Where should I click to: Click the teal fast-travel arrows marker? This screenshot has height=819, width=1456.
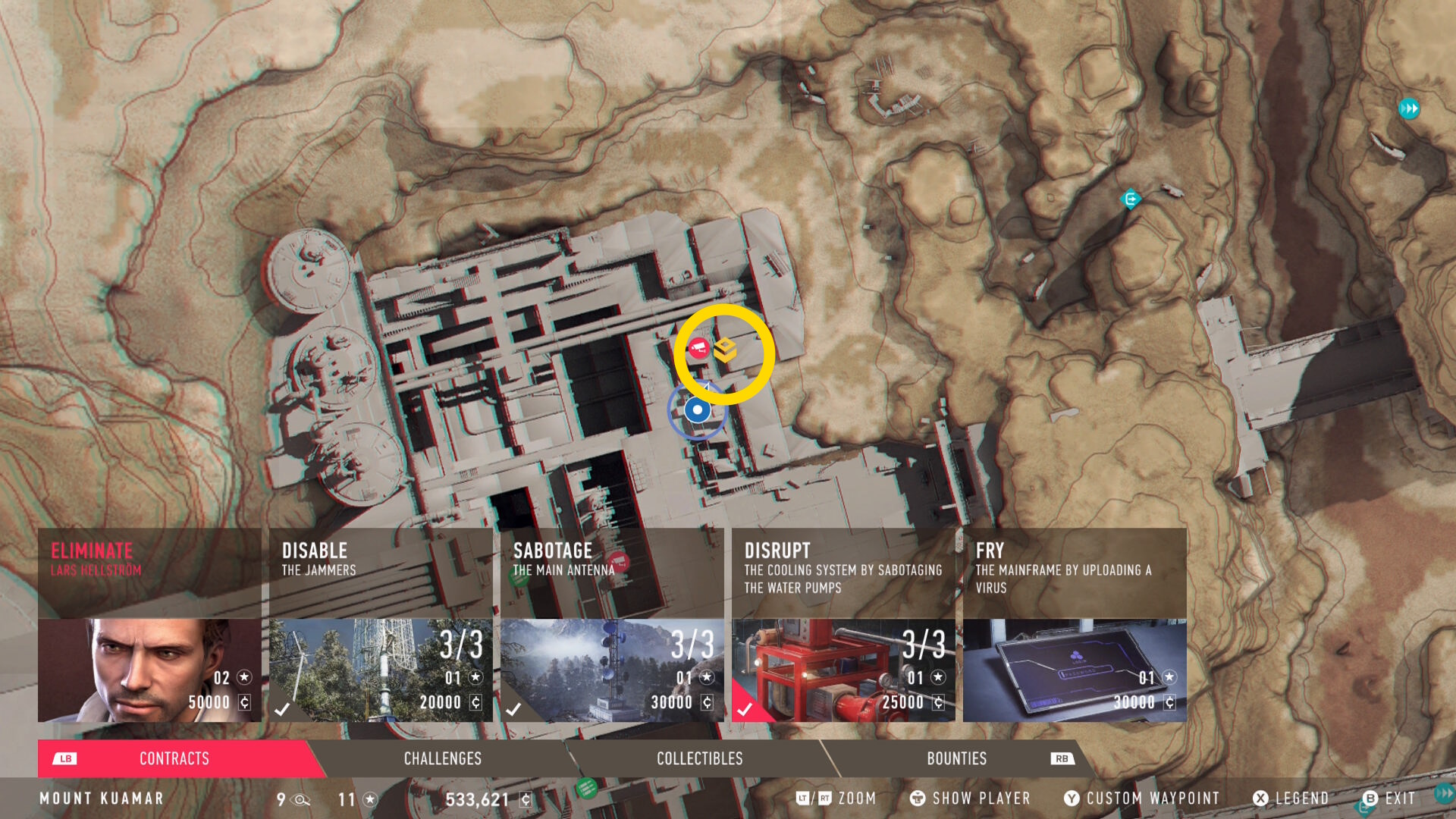[1409, 108]
